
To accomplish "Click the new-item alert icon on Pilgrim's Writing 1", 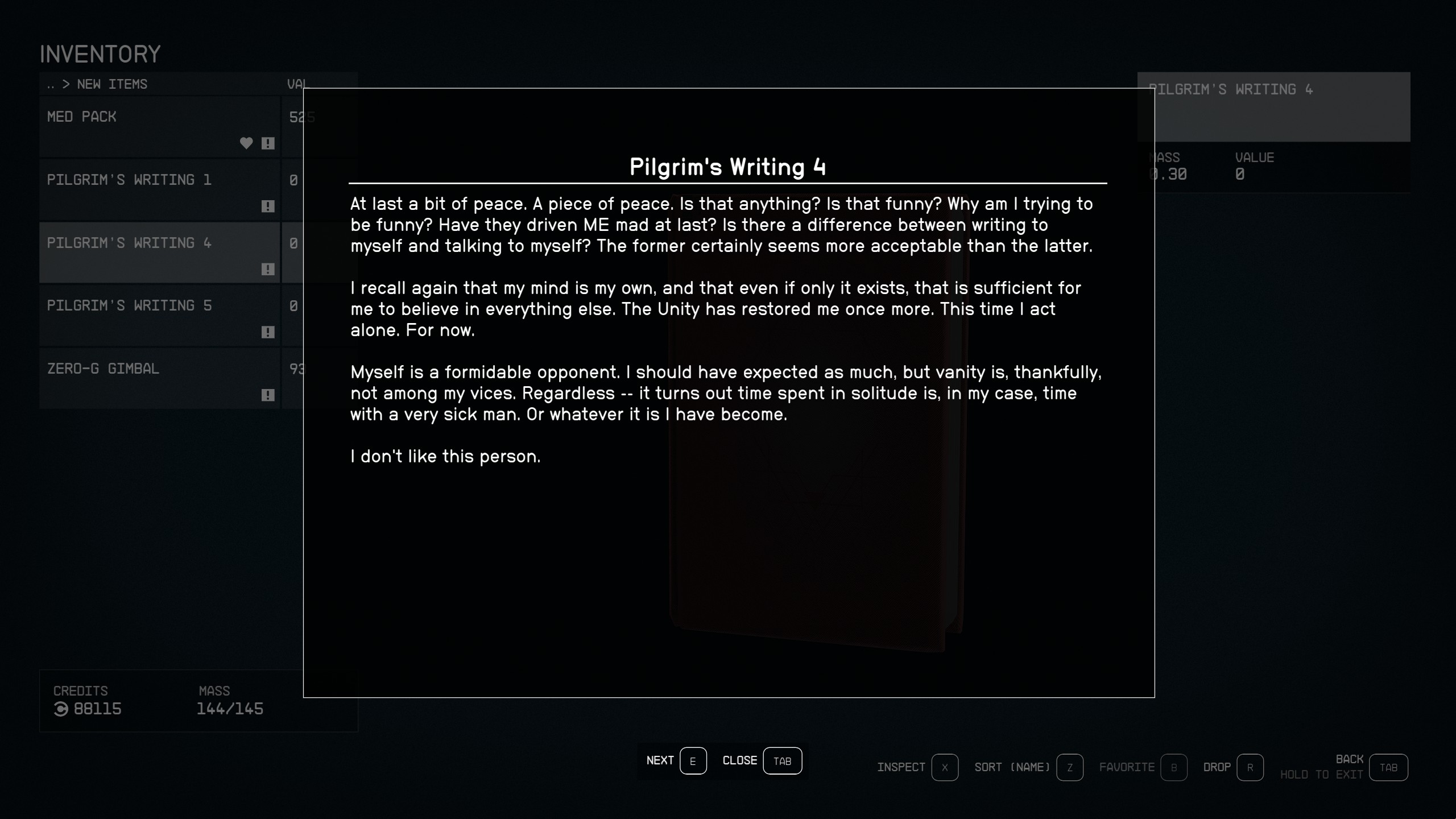I will click(267, 206).
